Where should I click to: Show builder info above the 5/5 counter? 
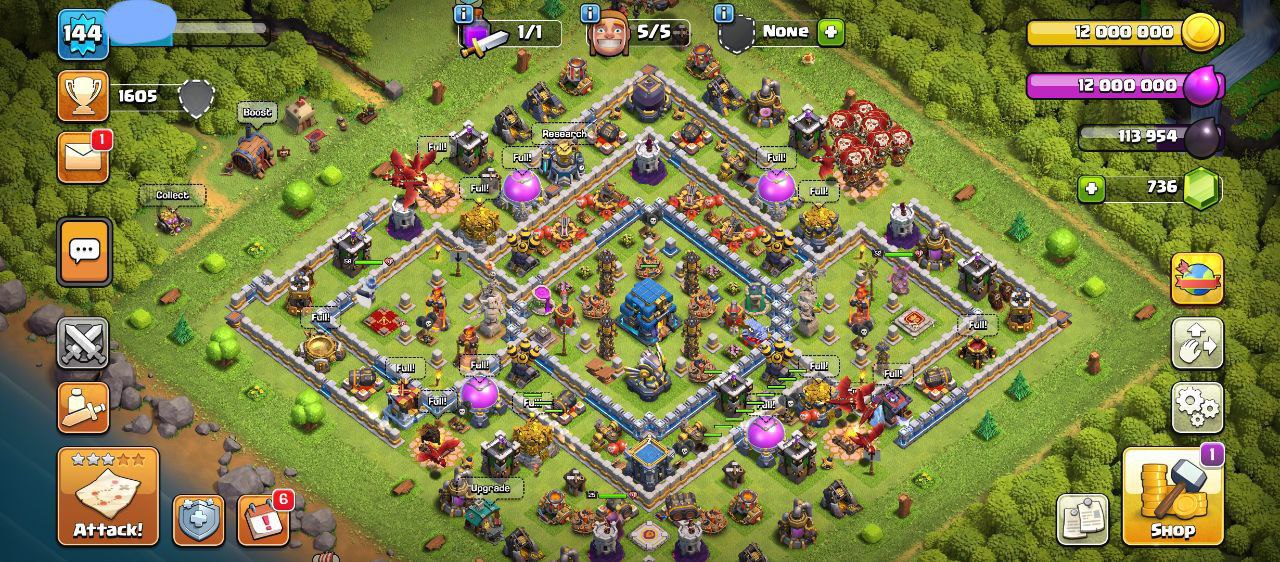590,14
